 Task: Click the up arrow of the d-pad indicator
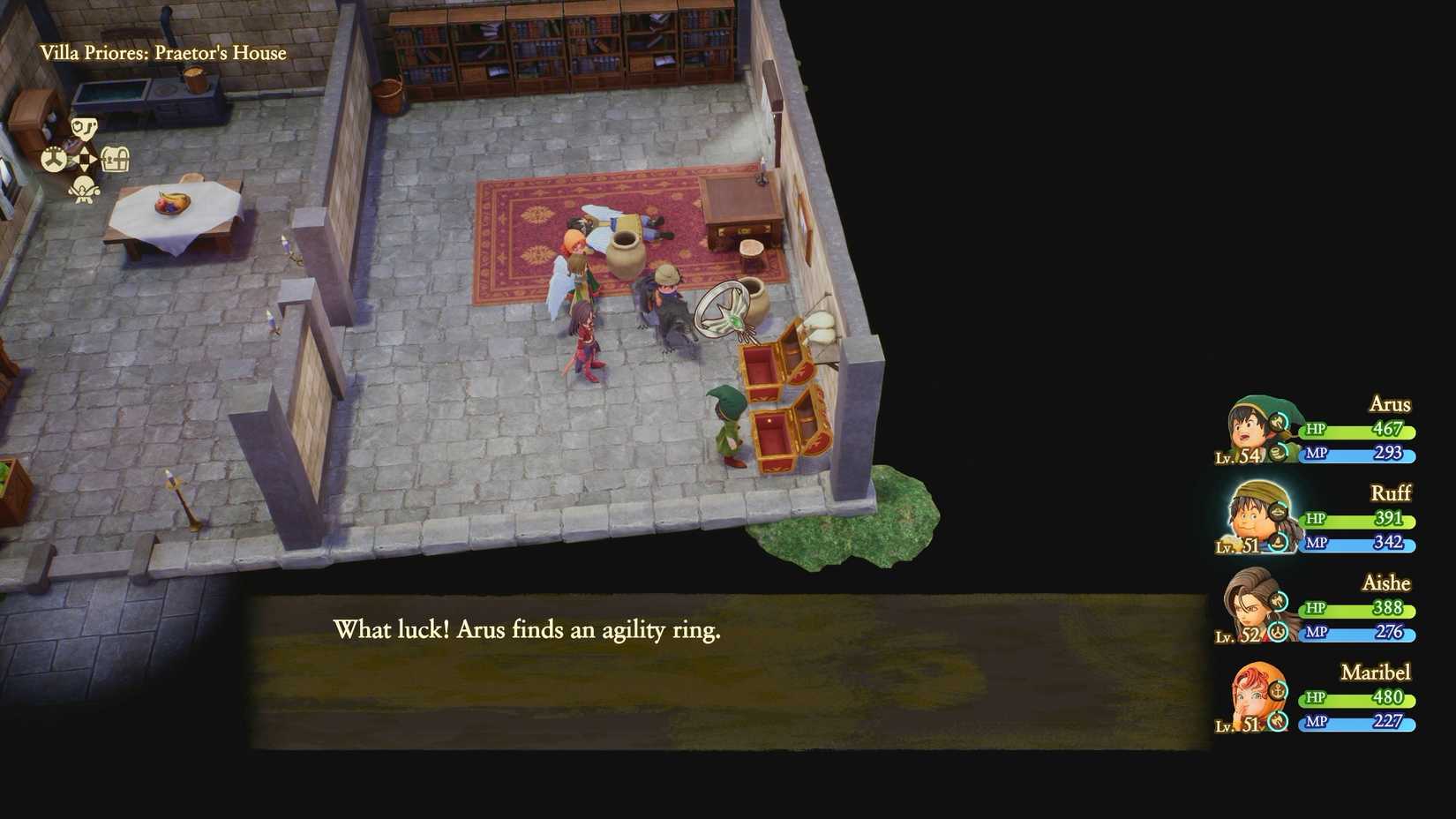pyautogui.click(x=84, y=150)
